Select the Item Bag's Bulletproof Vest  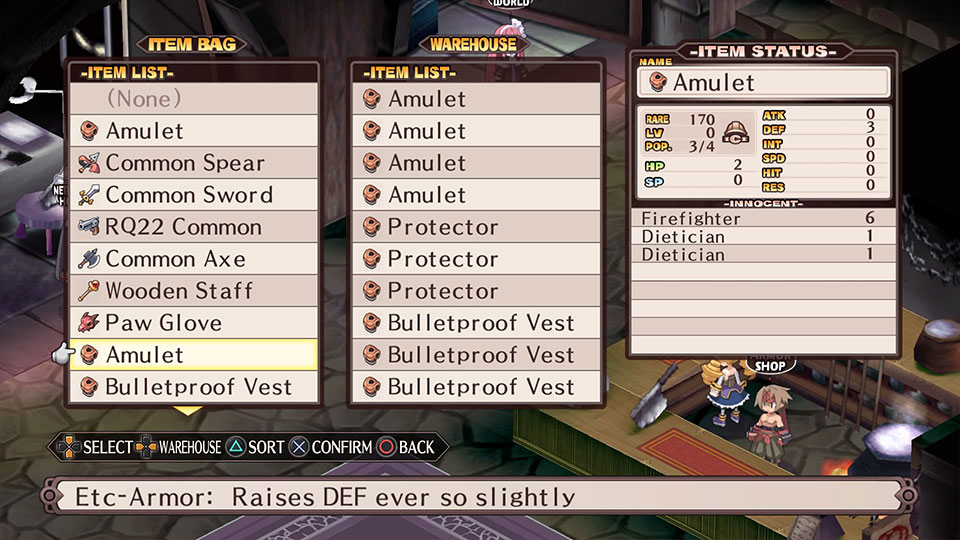193,387
